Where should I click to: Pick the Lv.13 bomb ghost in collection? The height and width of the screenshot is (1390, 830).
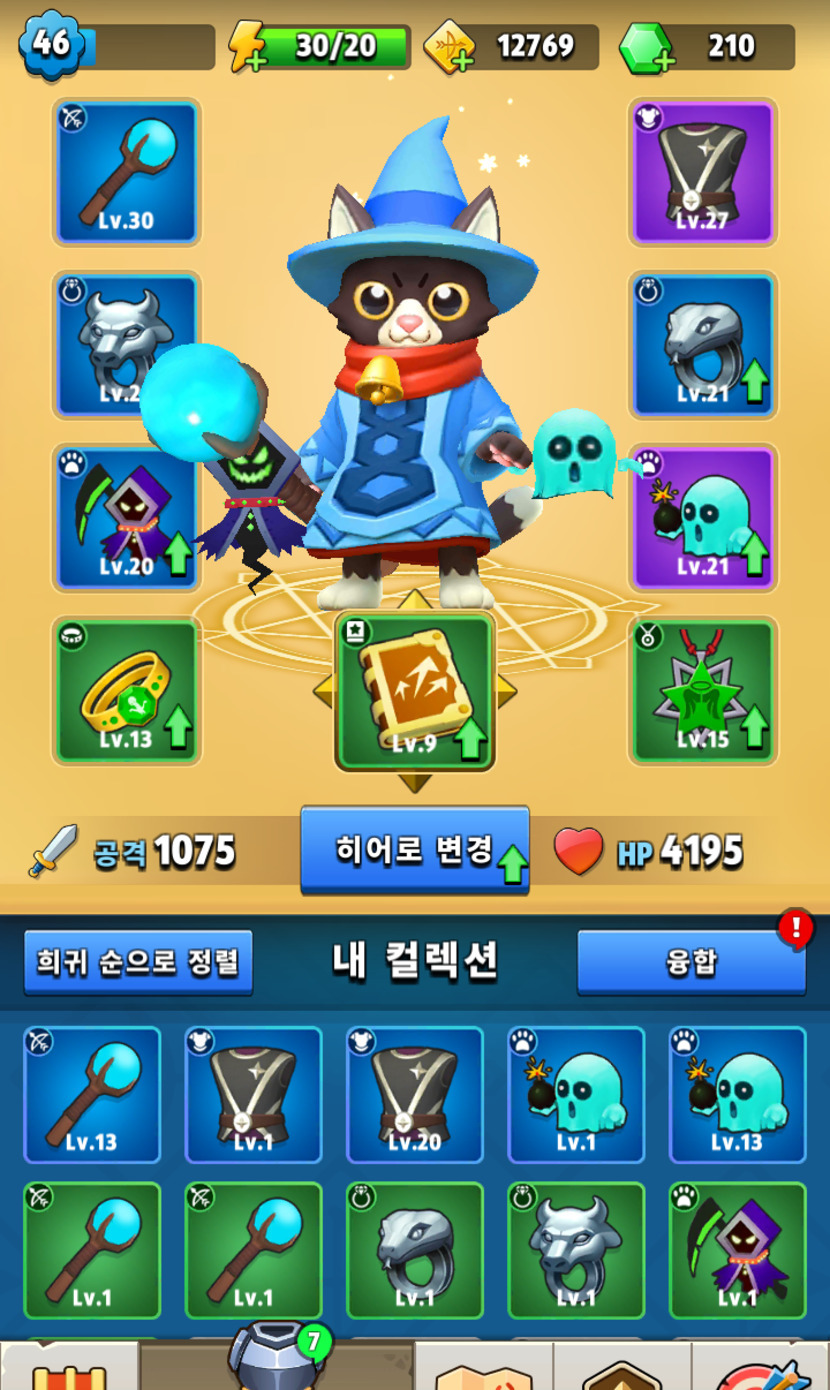(x=737, y=1095)
